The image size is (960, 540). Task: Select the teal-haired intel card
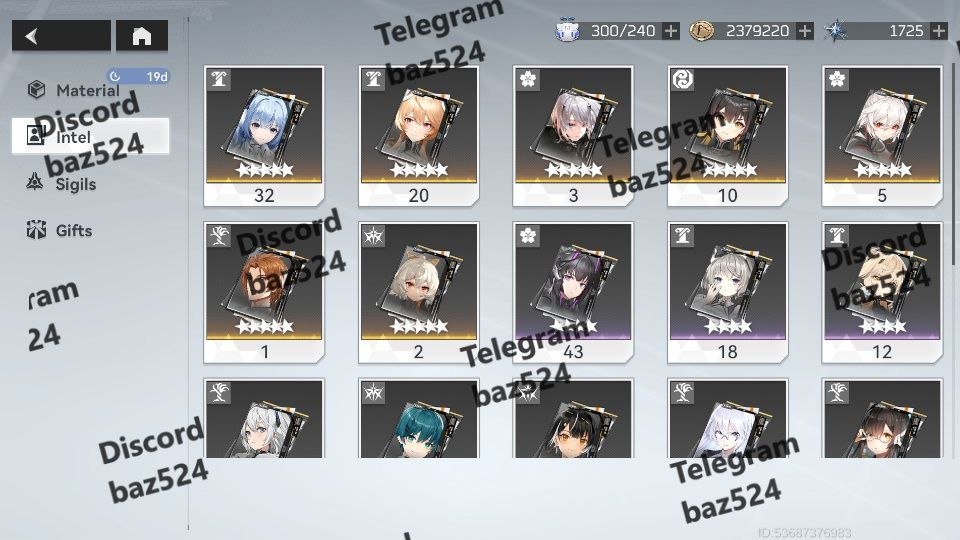(x=418, y=420)
